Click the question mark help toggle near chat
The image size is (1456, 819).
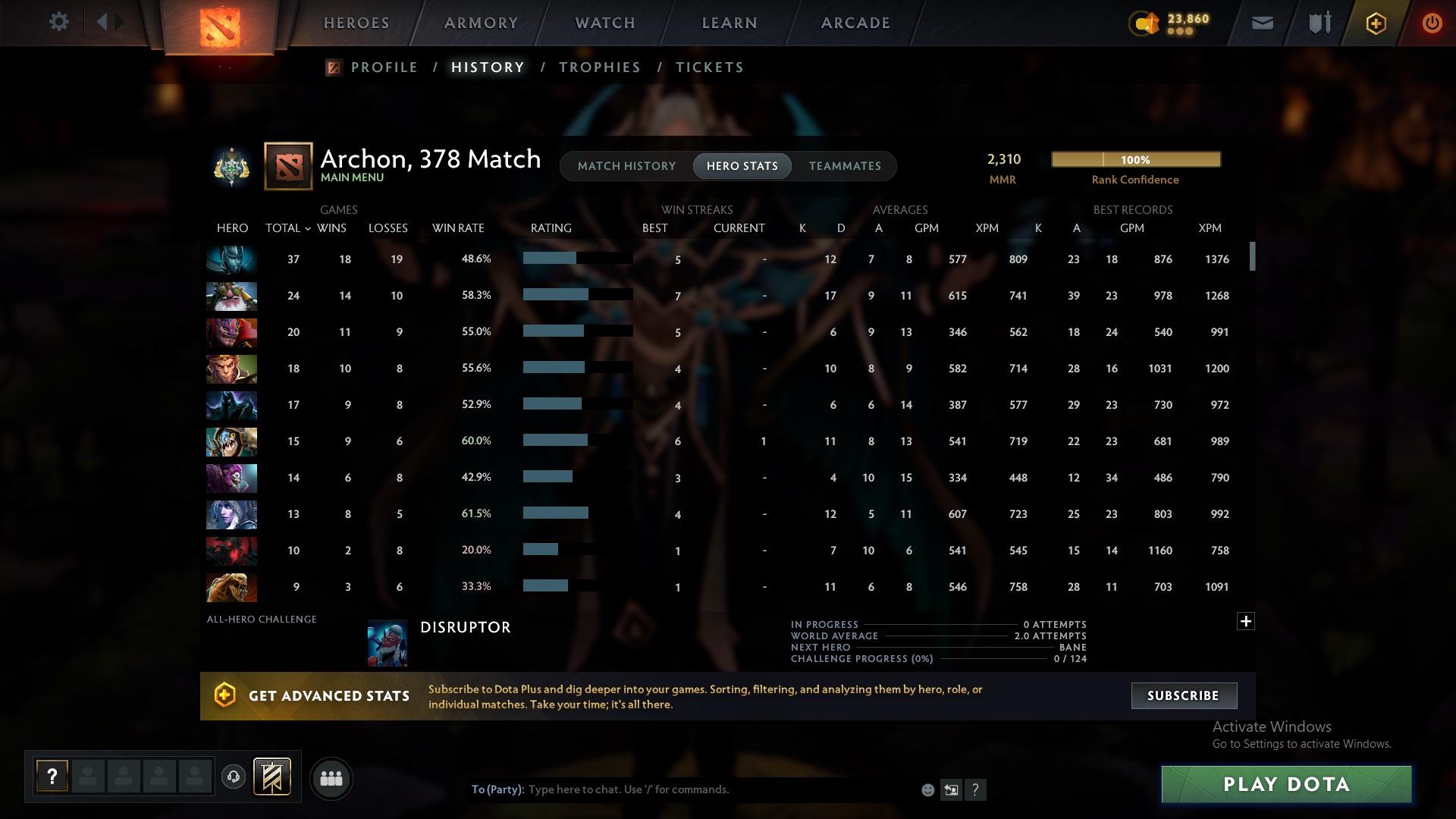pos(977,789)
